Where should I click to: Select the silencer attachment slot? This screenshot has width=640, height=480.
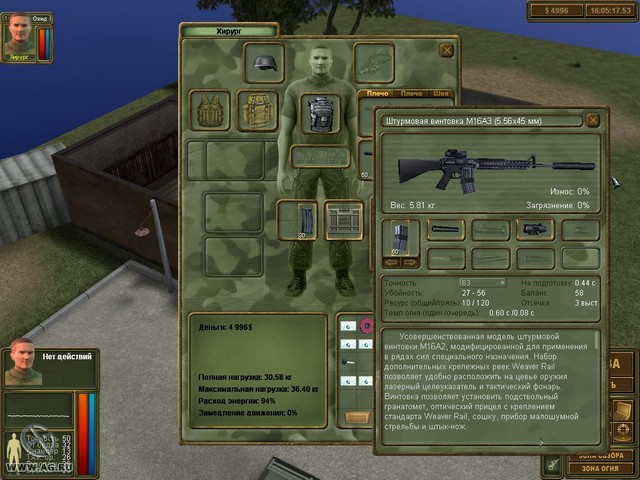(446, 230)
